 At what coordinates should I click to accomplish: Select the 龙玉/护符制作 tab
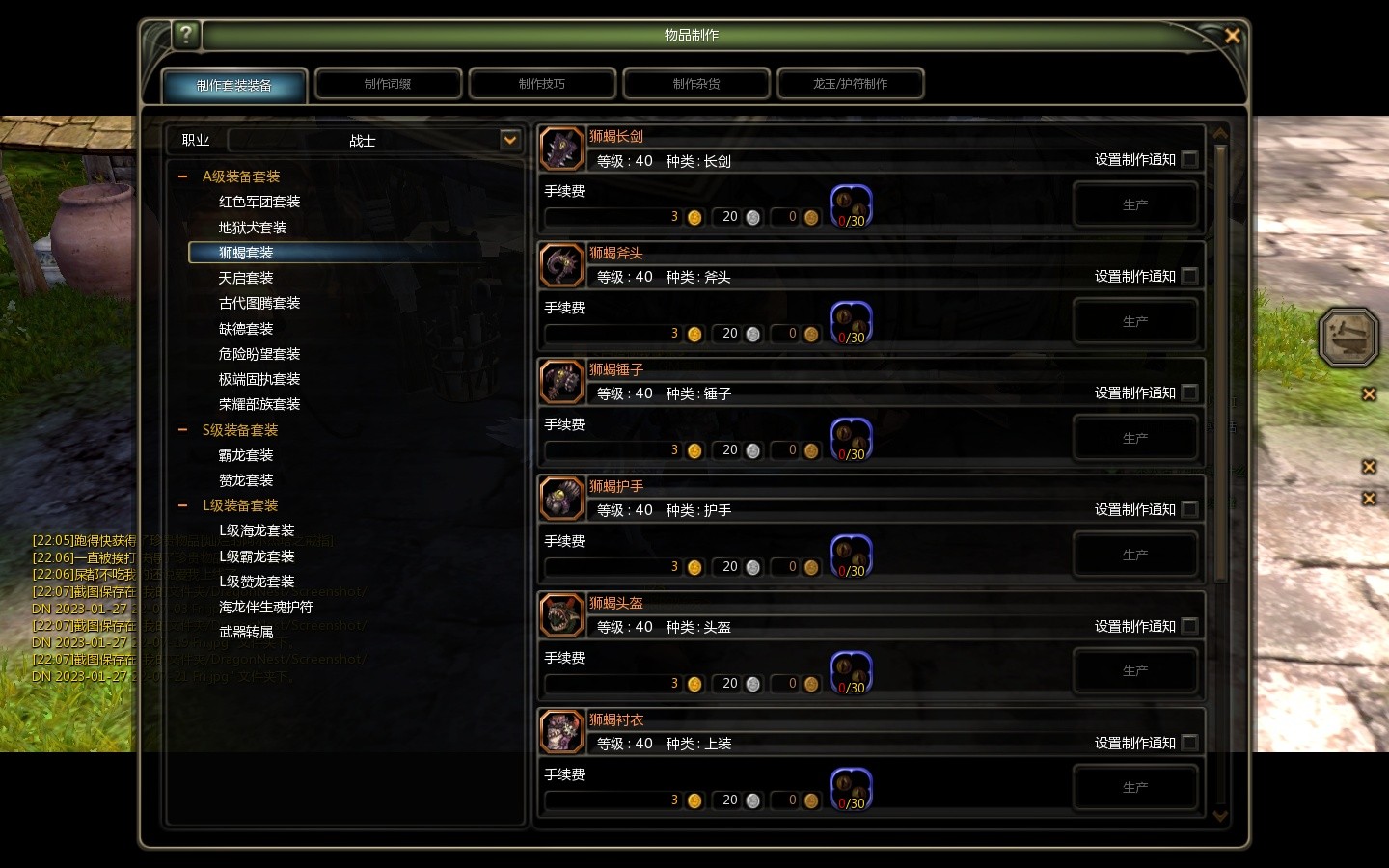pos(850,84)
